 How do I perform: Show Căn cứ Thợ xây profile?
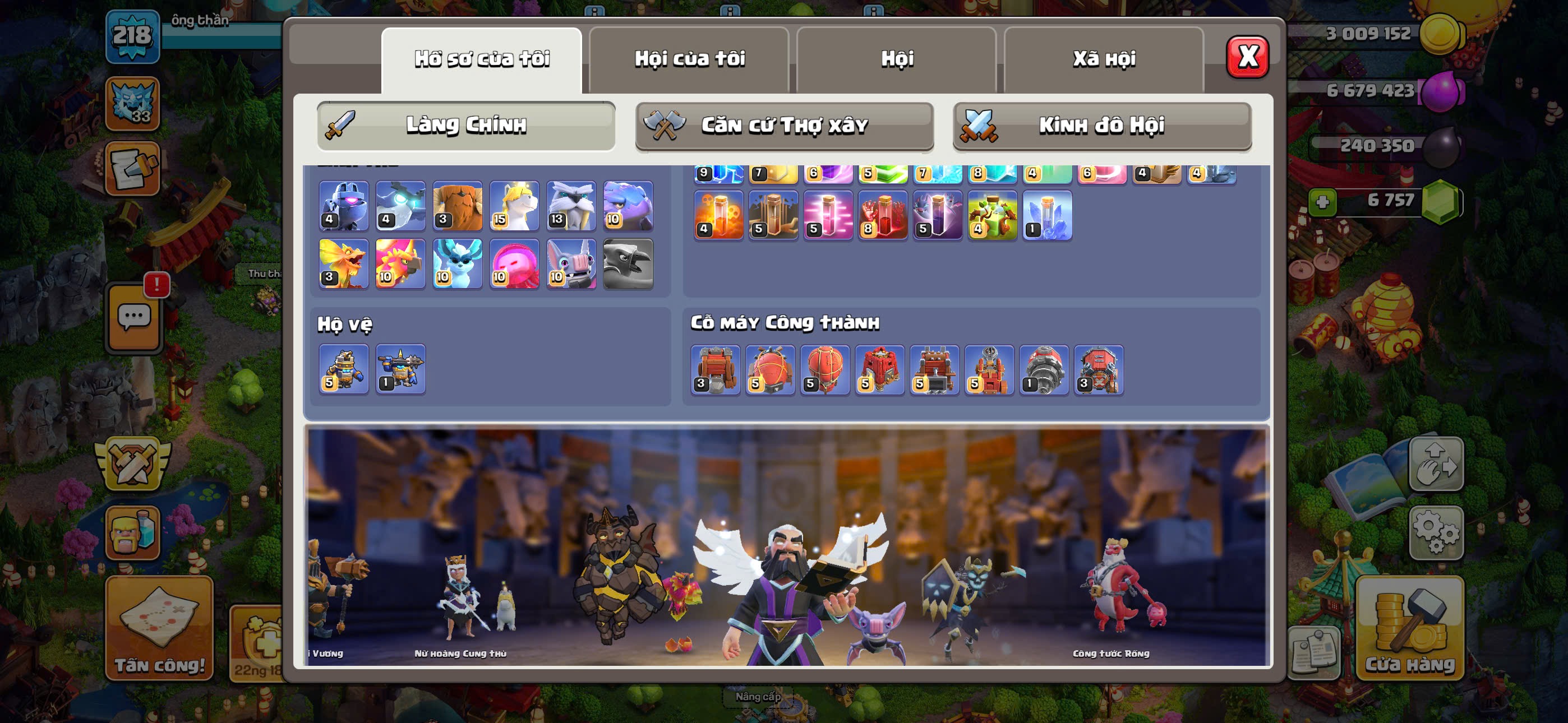784,126
